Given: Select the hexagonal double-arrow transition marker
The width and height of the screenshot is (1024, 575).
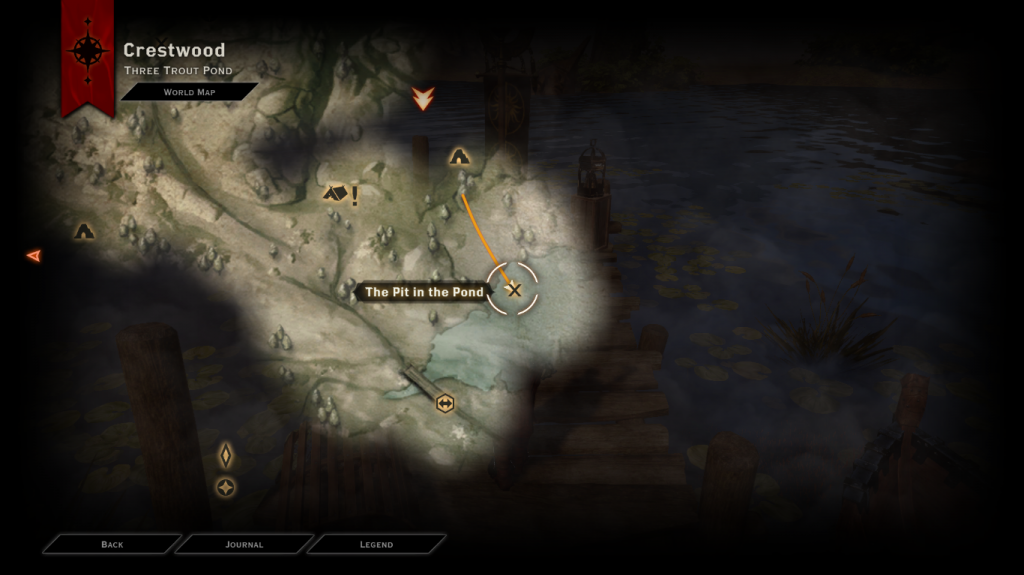Looking at the screenshot, I should [x=445, y=403].
